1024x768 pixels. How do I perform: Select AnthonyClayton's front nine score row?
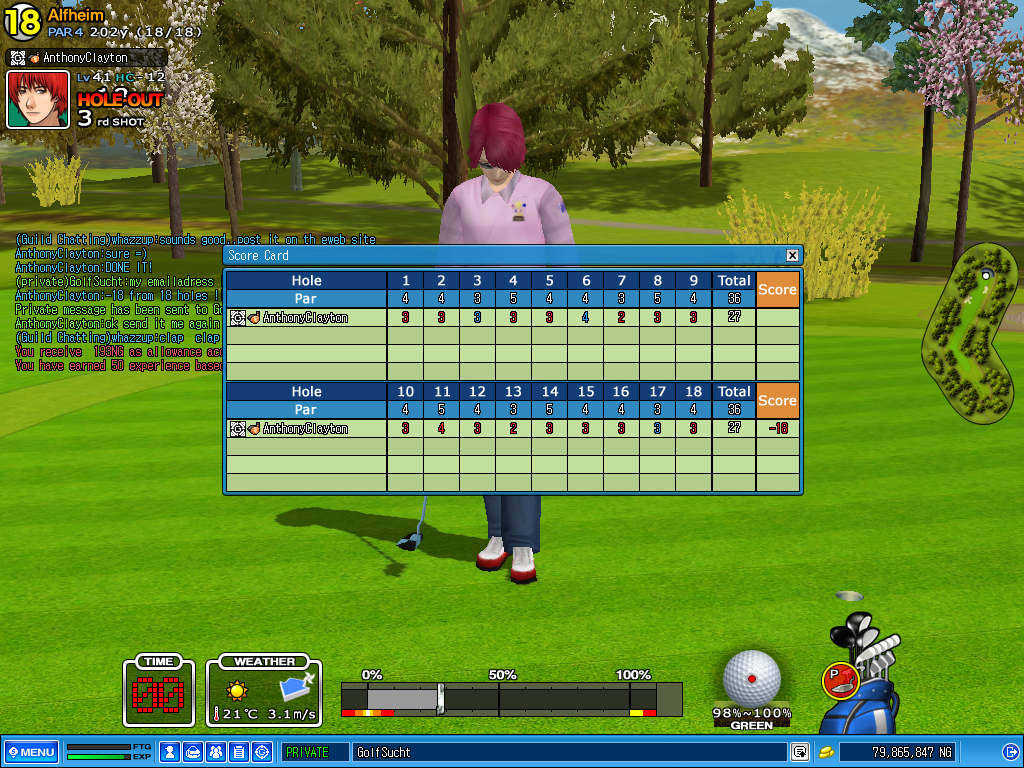pyautogui.click(x=512, y=318)
